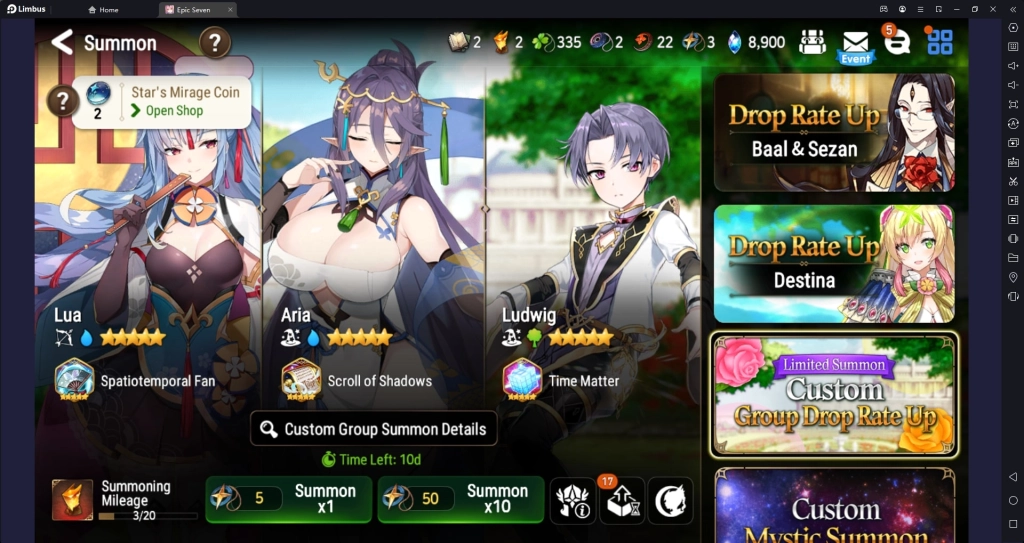Open Custom Group Summon Details
1024x543 pixels.
pos(373,429)
